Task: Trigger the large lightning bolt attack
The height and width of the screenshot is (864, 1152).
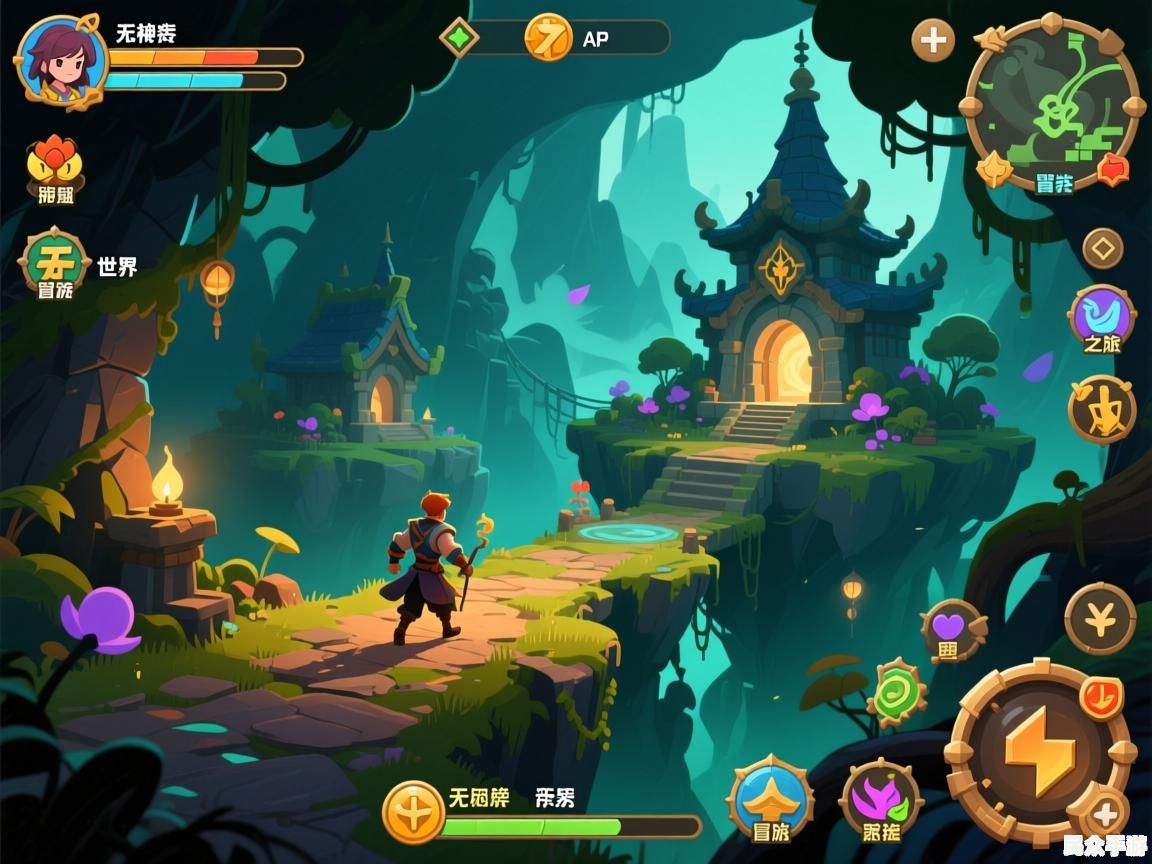Action: pos(1039,750)
